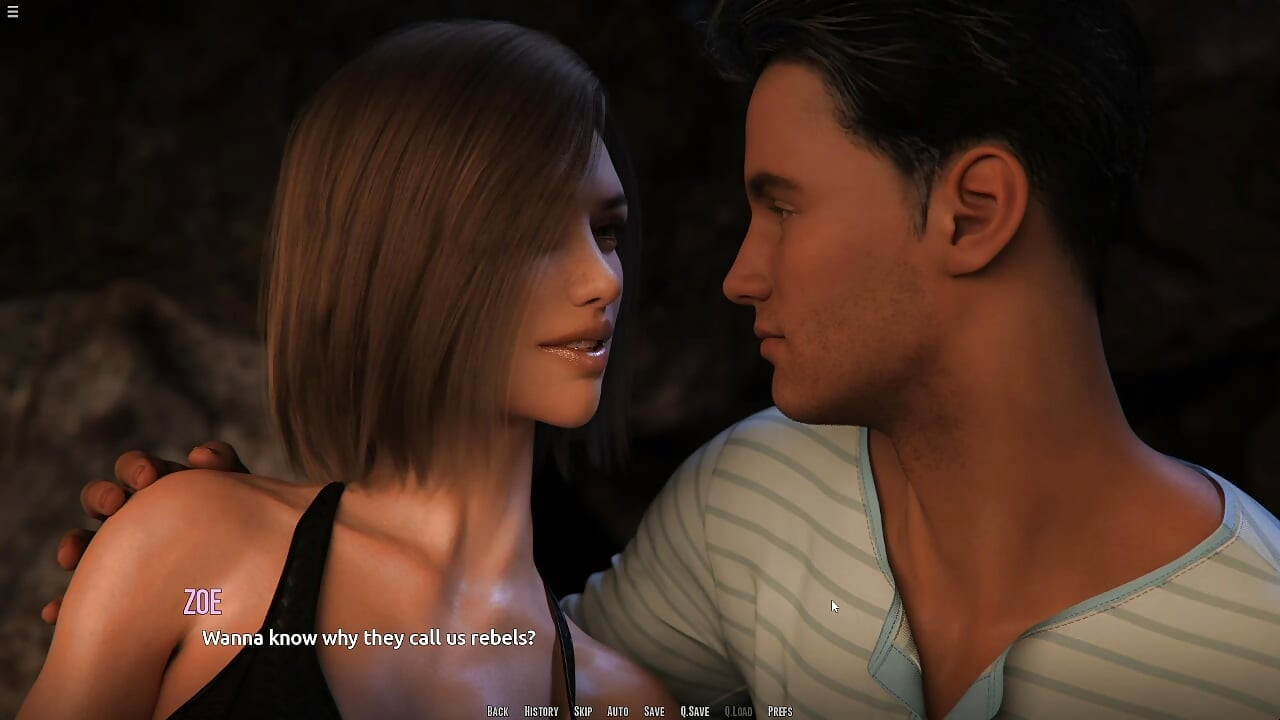This screenshot has height=720, width=1280.
Task: Activate Skip to fast-forward dialogue
Action: pyautogui.click(x=583, y=711)
